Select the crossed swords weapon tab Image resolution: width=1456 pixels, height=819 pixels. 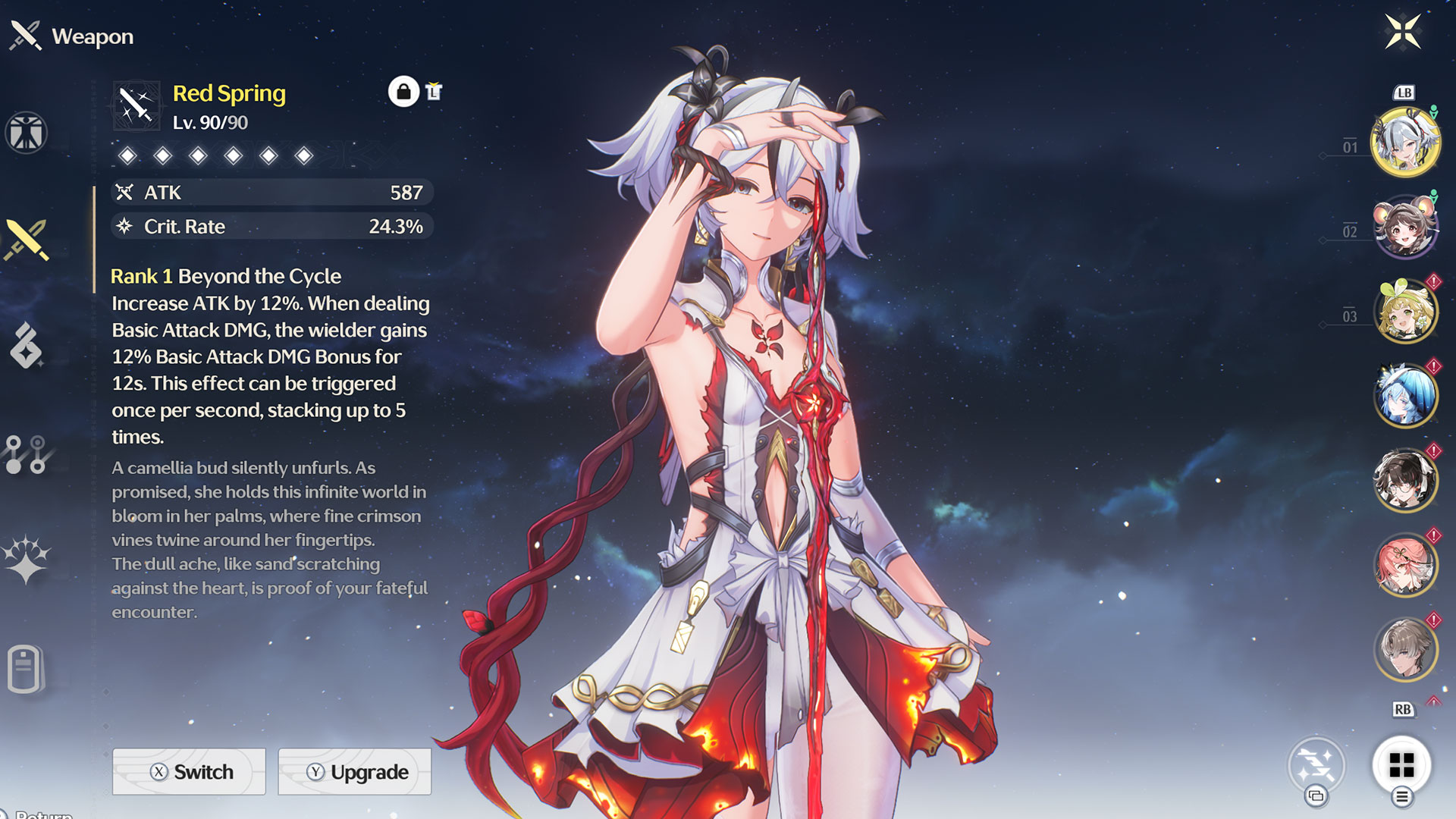[x=27, y=240]
